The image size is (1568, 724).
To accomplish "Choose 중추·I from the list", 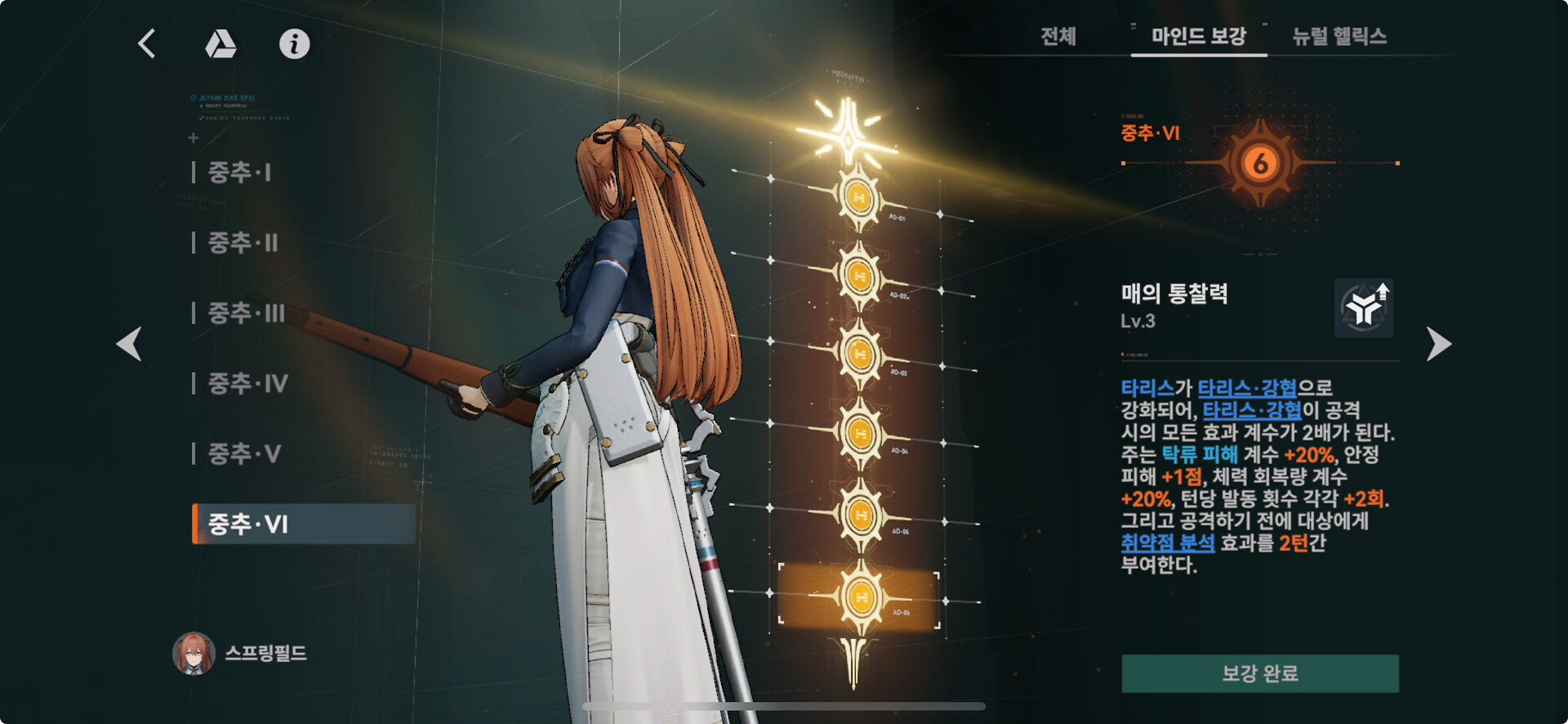I will (240, 172).
